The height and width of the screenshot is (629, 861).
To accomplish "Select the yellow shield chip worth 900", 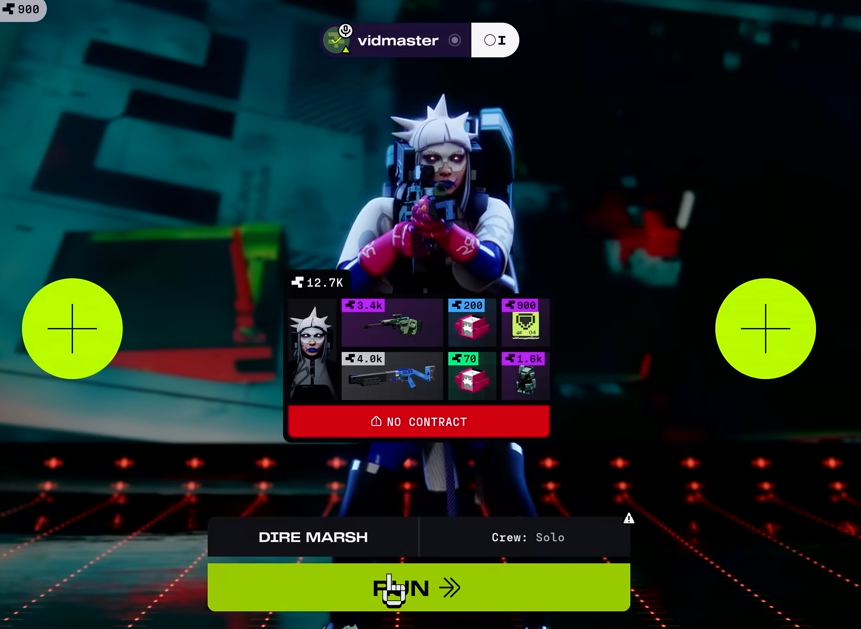I will [525, 323].
